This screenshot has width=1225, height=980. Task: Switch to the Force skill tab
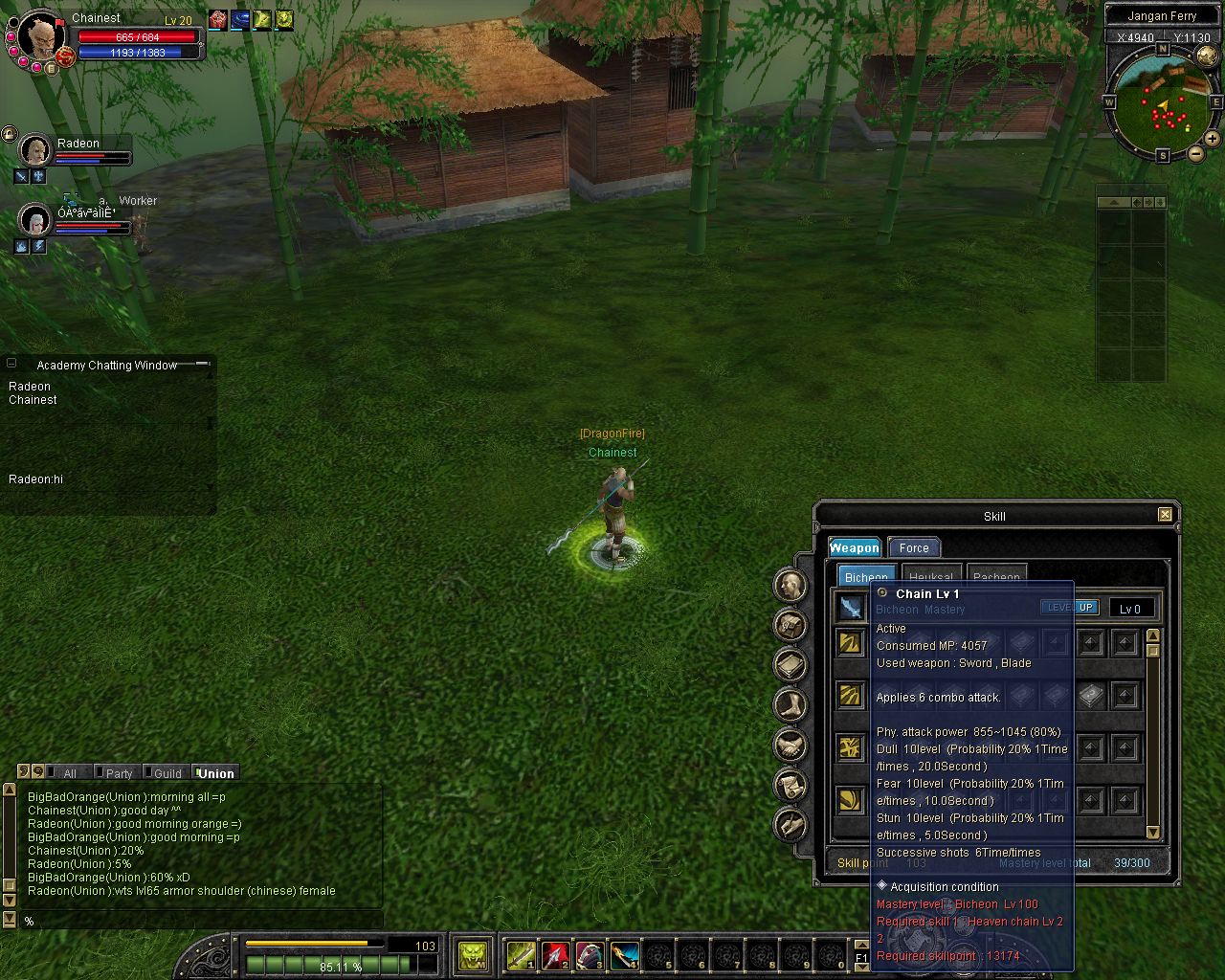click(x=914, y=548)
